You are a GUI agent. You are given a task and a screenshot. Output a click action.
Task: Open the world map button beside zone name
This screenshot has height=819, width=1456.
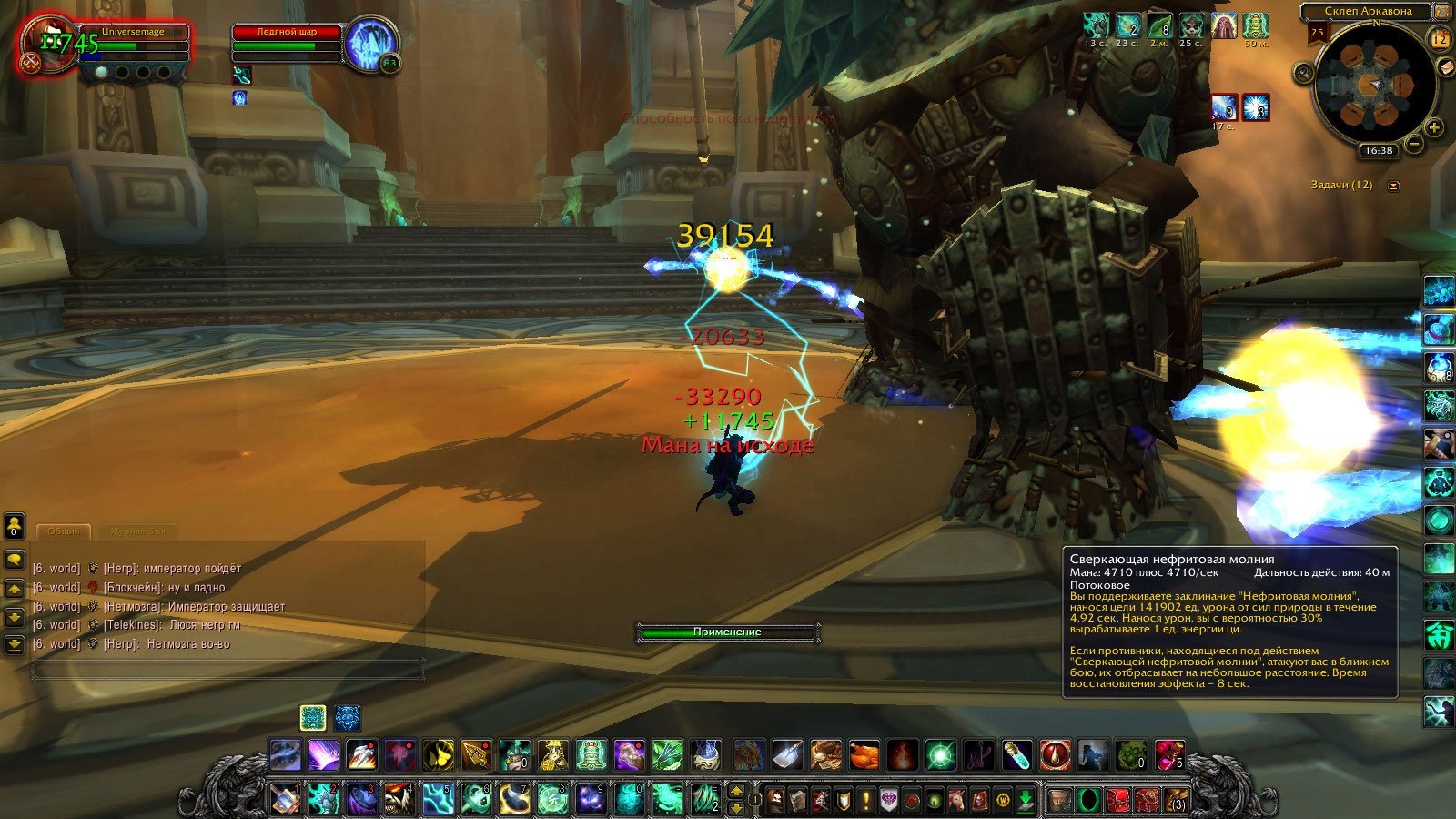[x=1442, y=11]
